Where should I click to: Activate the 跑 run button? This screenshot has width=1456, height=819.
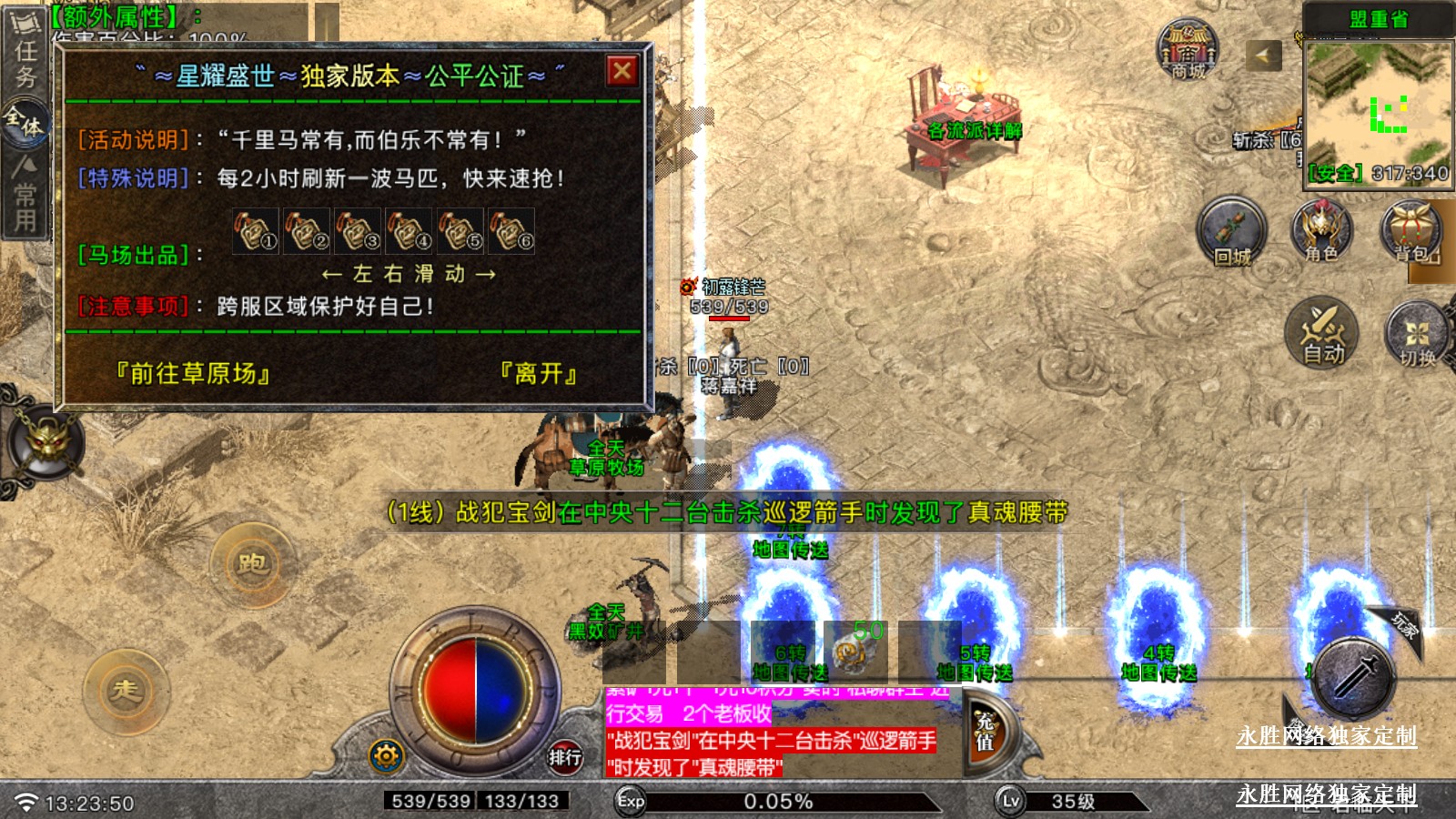pyautogui.click(x=252, y=564)
